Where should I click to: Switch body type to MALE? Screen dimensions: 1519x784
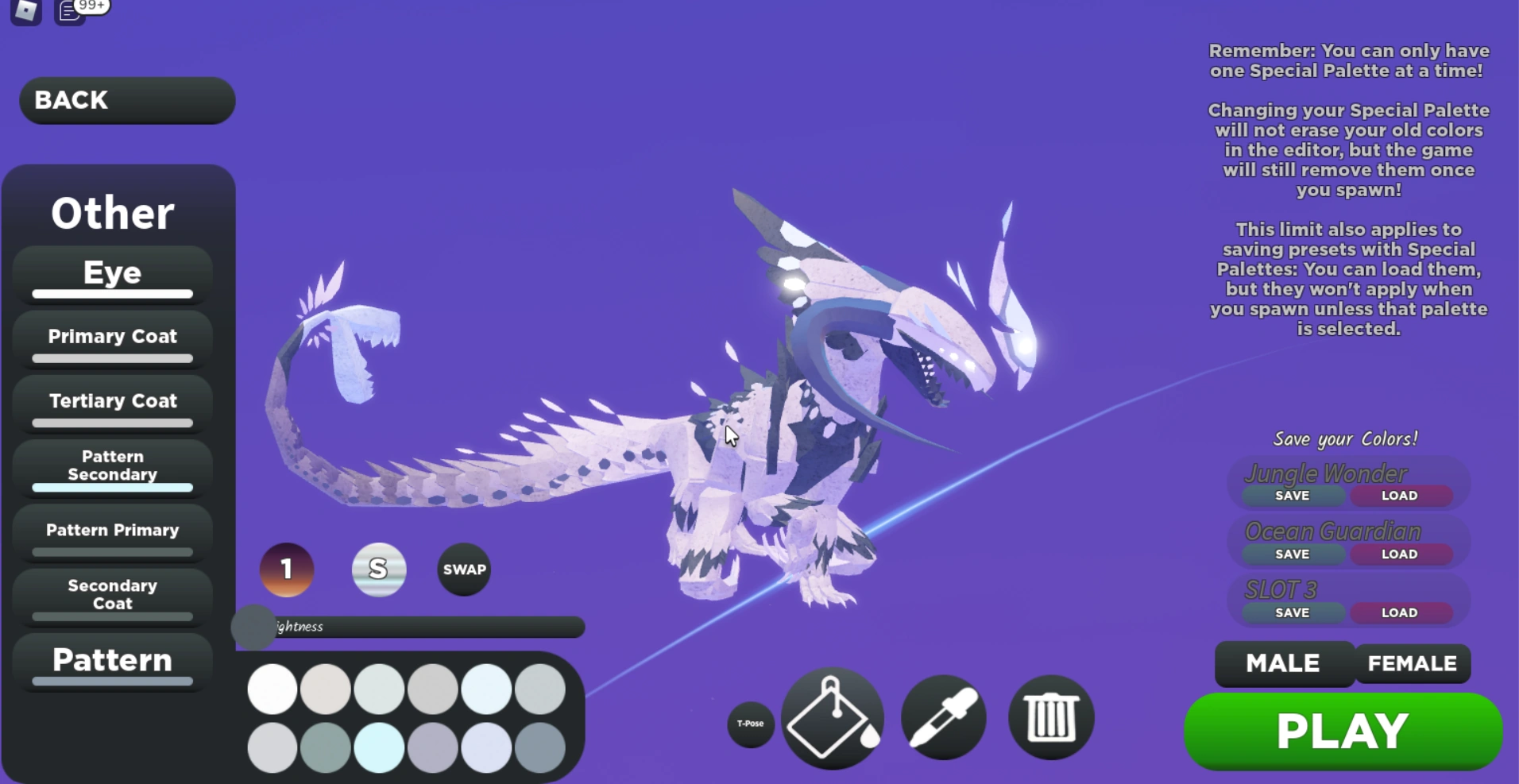click(1283, 664)
